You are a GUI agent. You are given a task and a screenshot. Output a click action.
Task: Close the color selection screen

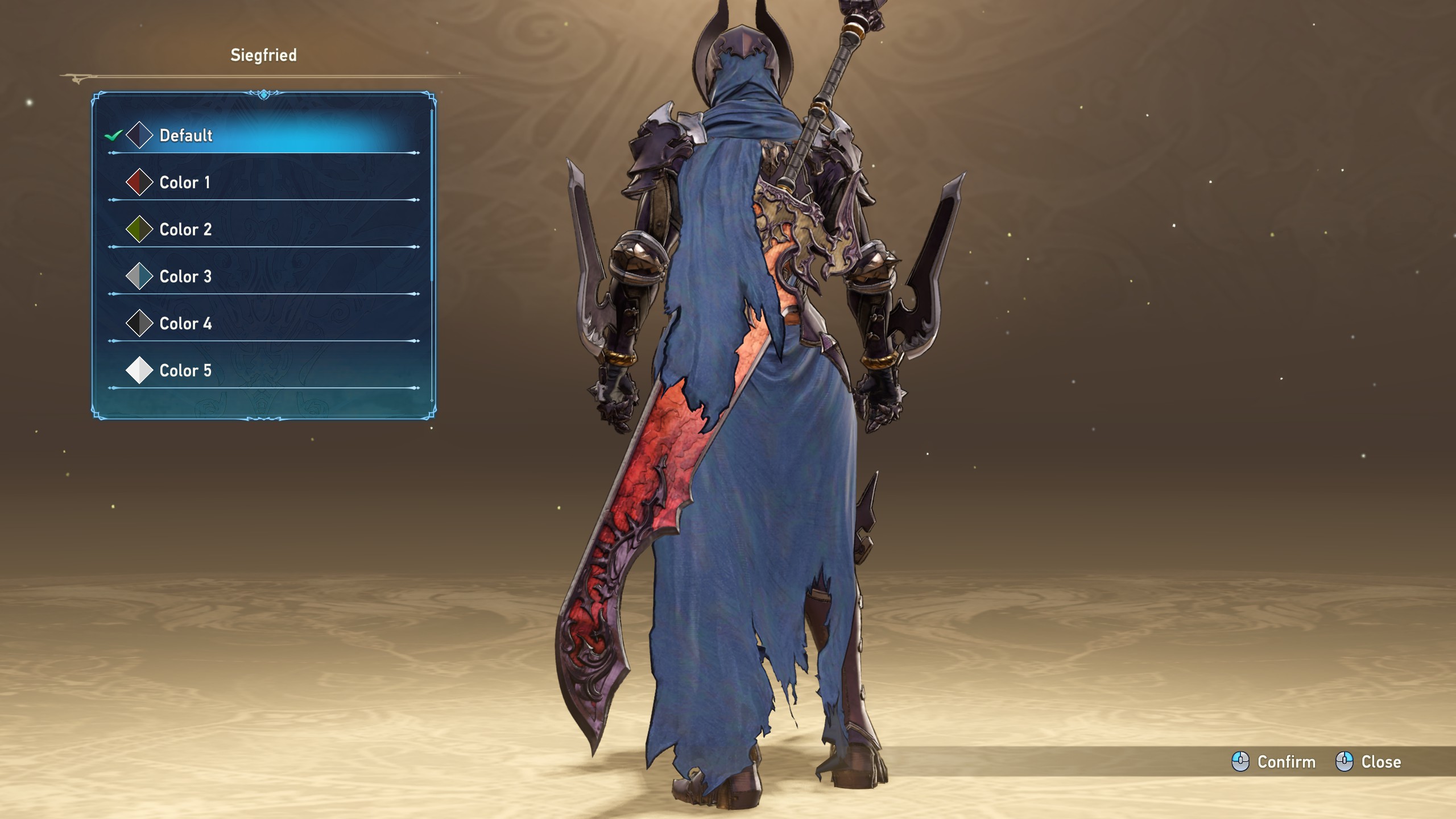[1368, 762]
